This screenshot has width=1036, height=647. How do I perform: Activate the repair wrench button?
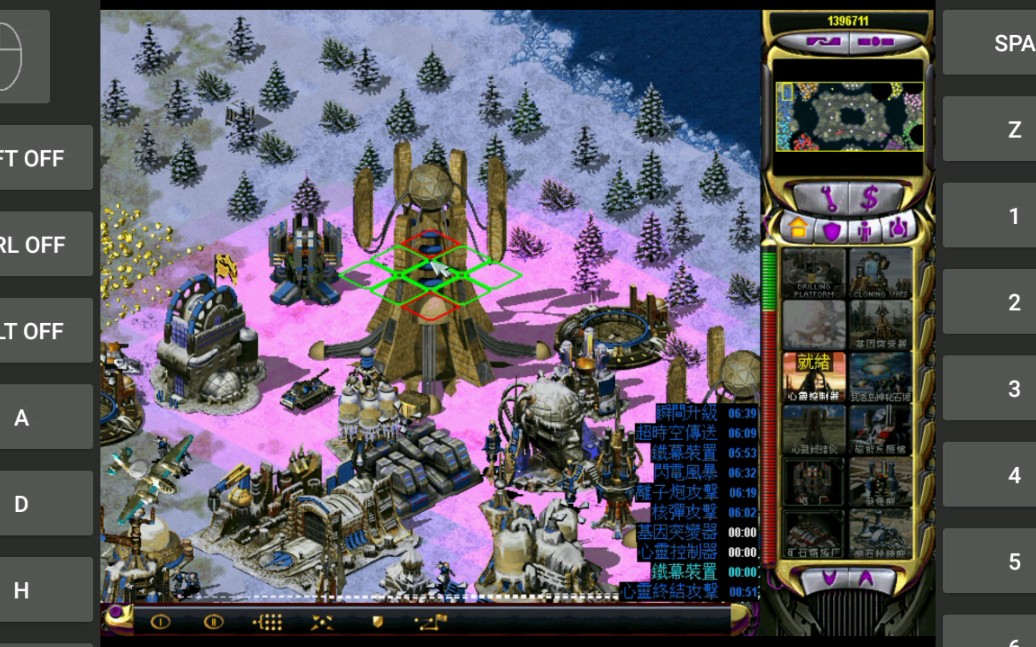pyautogui.click(x=828, y=197)
